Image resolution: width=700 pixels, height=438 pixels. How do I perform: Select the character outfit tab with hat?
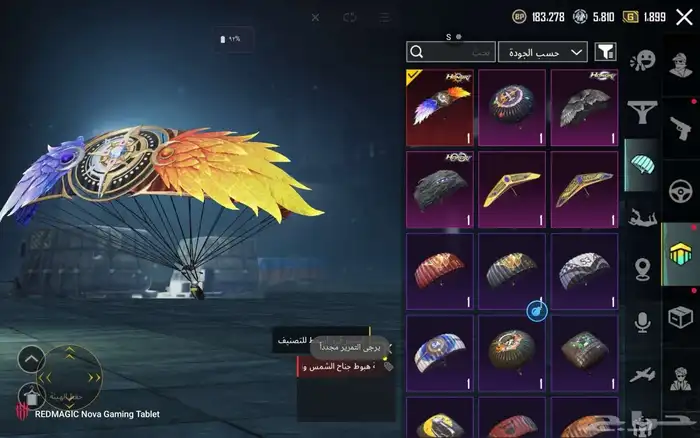[x=680, y=378]
